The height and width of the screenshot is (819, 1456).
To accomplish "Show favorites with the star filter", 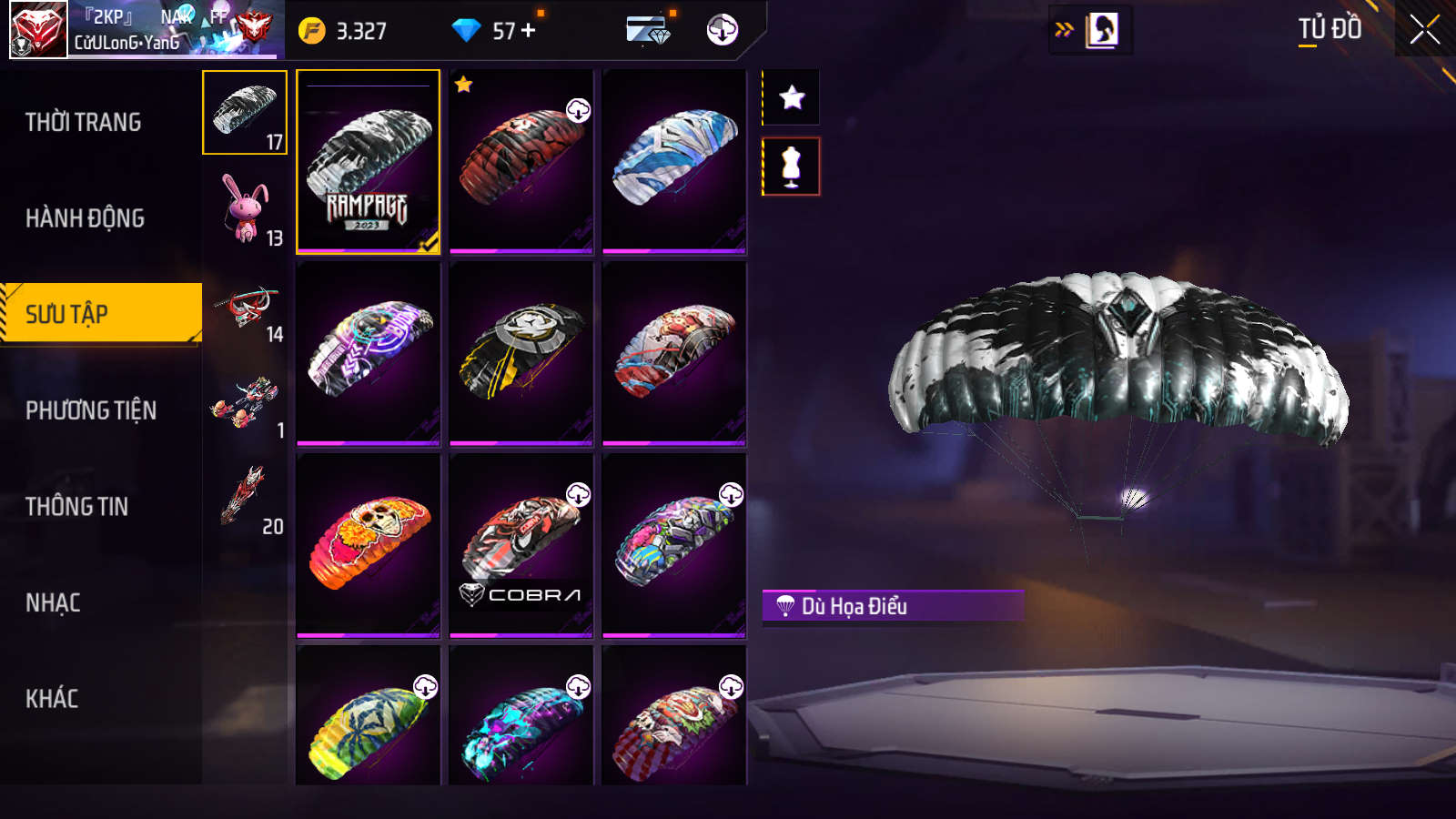I will 792,97.
